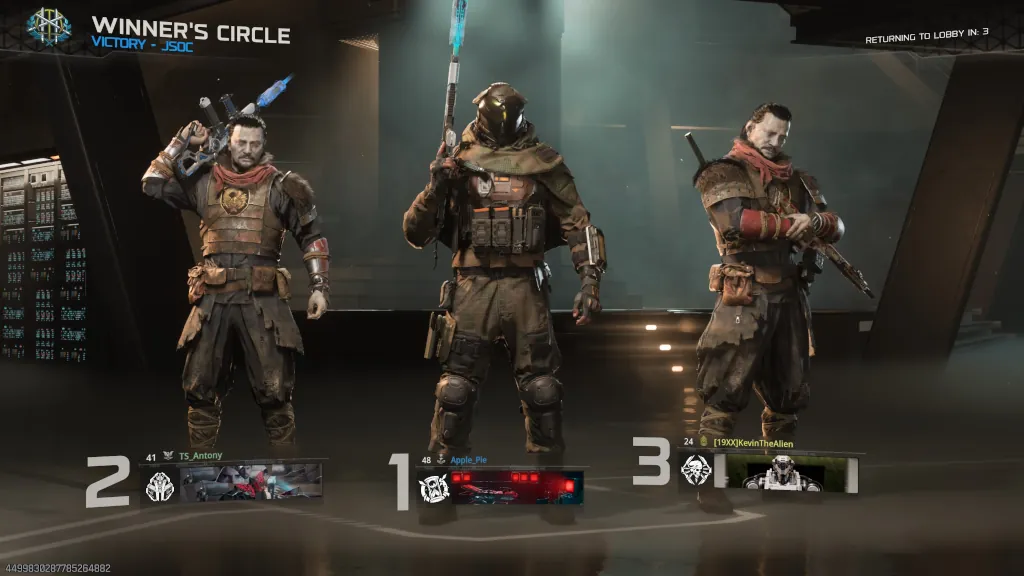This screenshot has width=1024, height=576.
Task: Choose [19XX]KevinTheAlien's calling card
Action: 791,472
